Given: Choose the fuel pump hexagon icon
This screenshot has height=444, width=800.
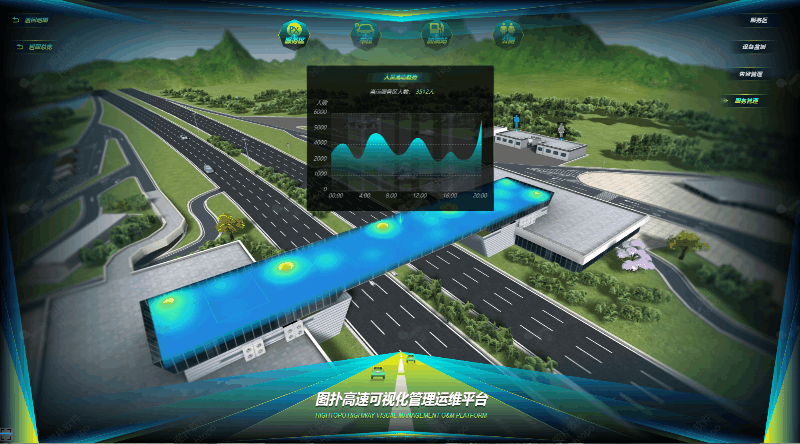Looking at the screenshot, I should point(436,34).
